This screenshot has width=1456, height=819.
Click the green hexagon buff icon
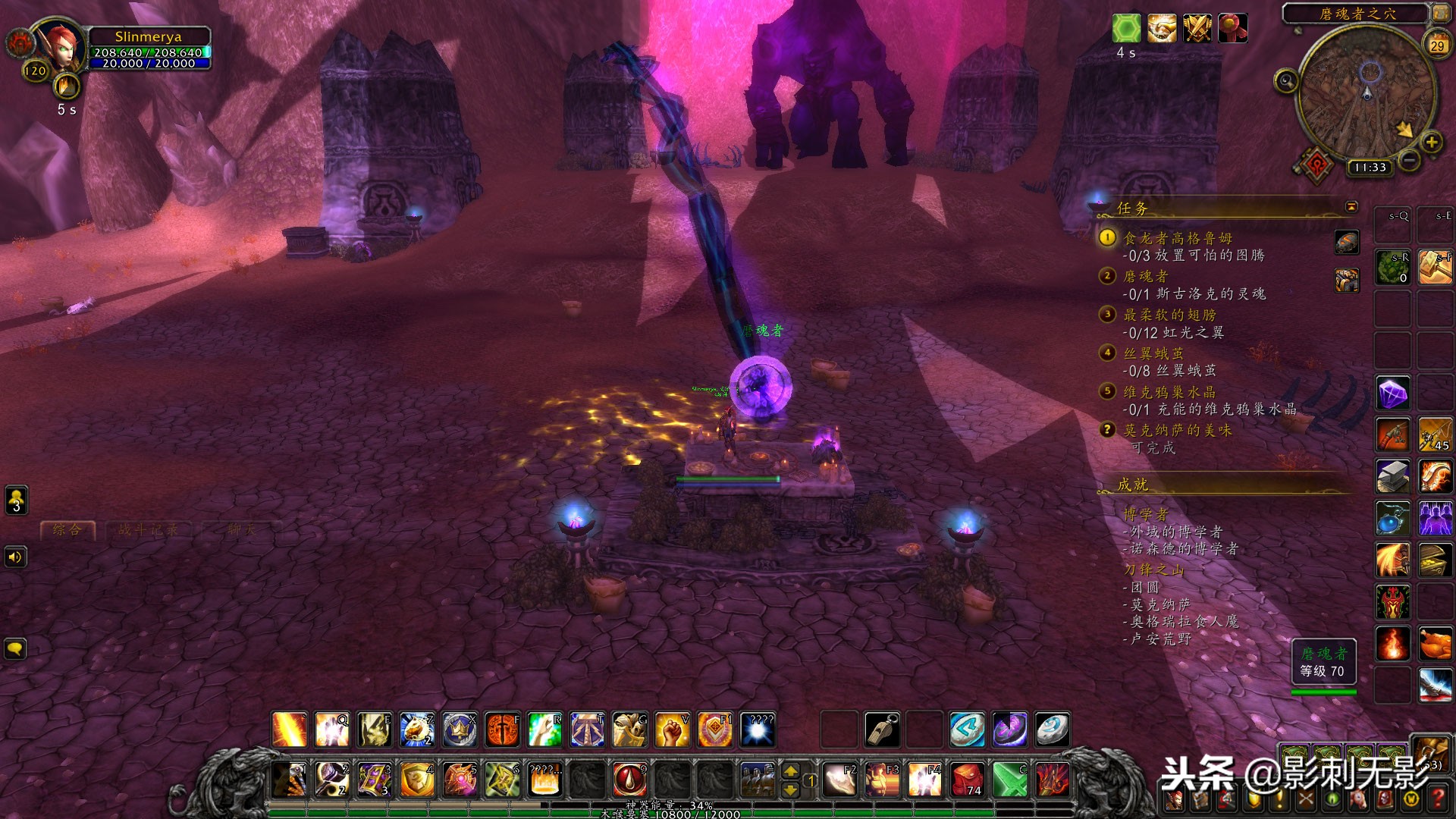pos(1126,29)
